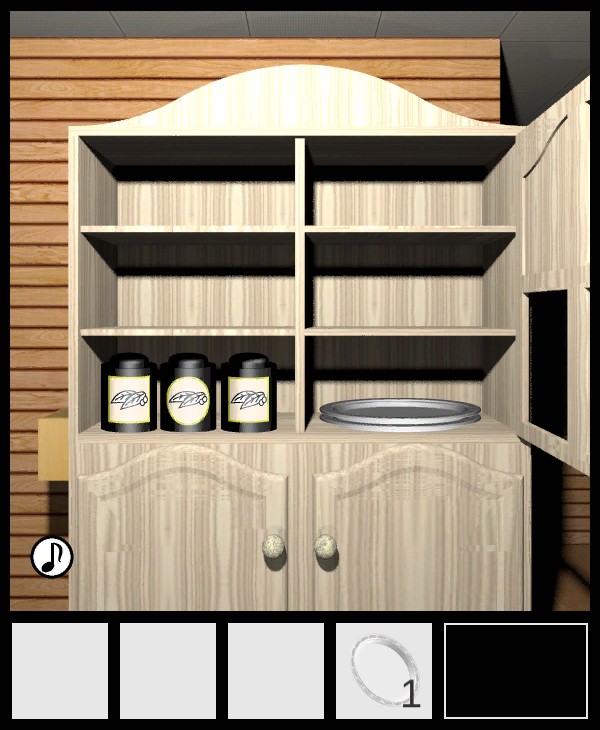This screenshot has width=600, height=730.
Task: Open the black item detail panel
Action: [516, 671]
